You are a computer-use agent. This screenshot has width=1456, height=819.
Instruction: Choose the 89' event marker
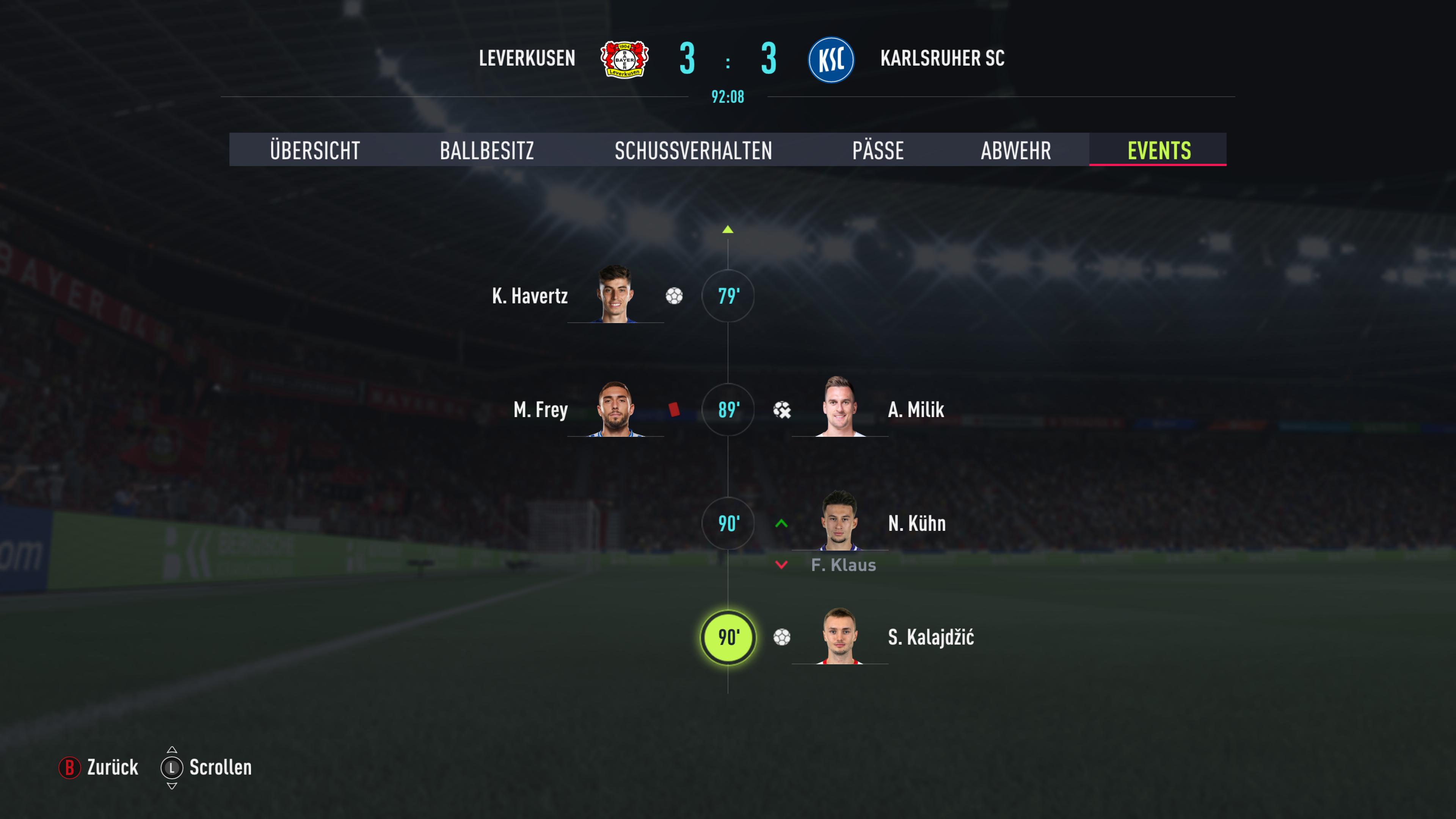(x=728, y=410)
